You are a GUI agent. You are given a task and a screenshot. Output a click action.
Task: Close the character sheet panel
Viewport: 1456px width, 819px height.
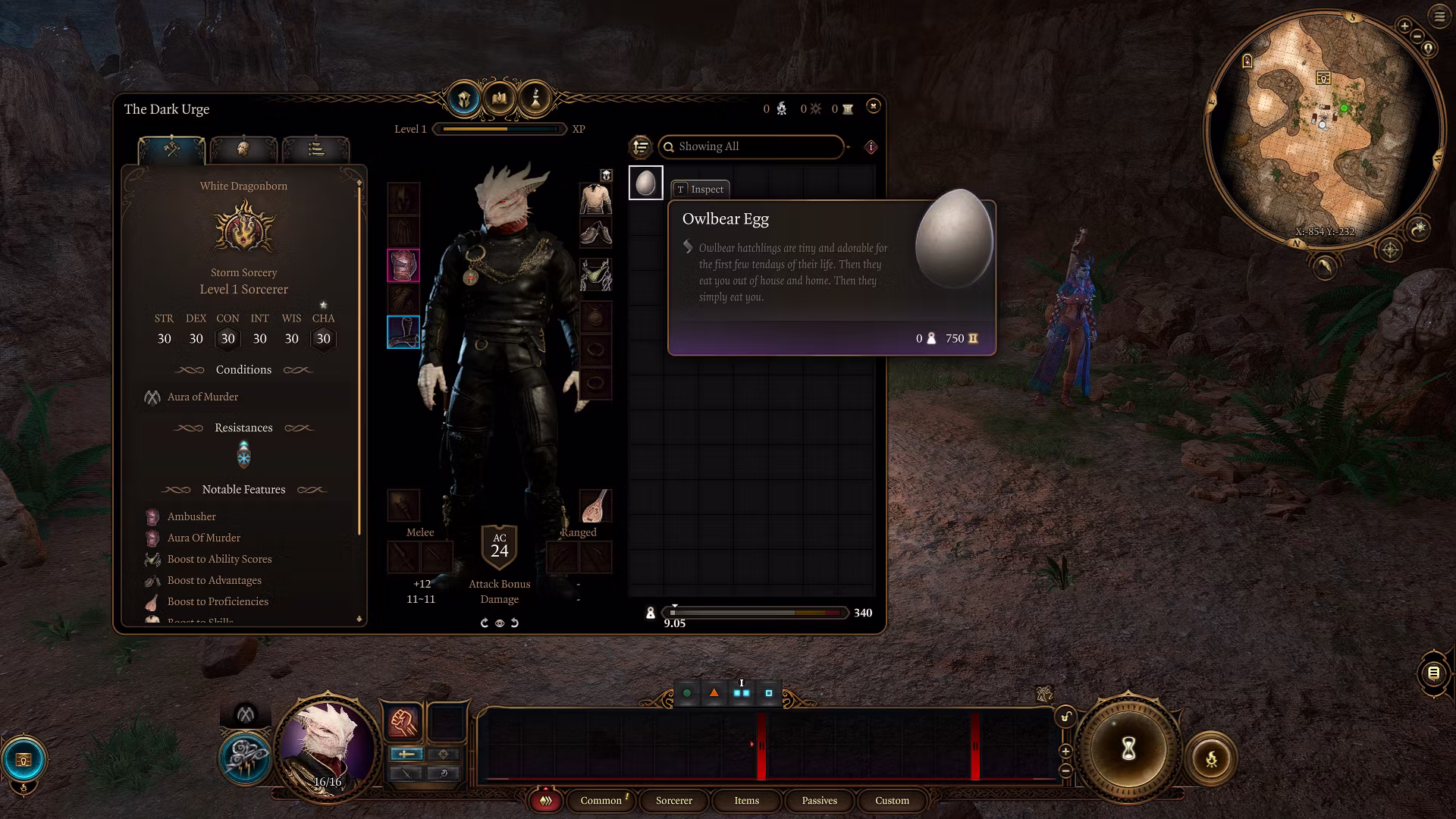(873, 106)
